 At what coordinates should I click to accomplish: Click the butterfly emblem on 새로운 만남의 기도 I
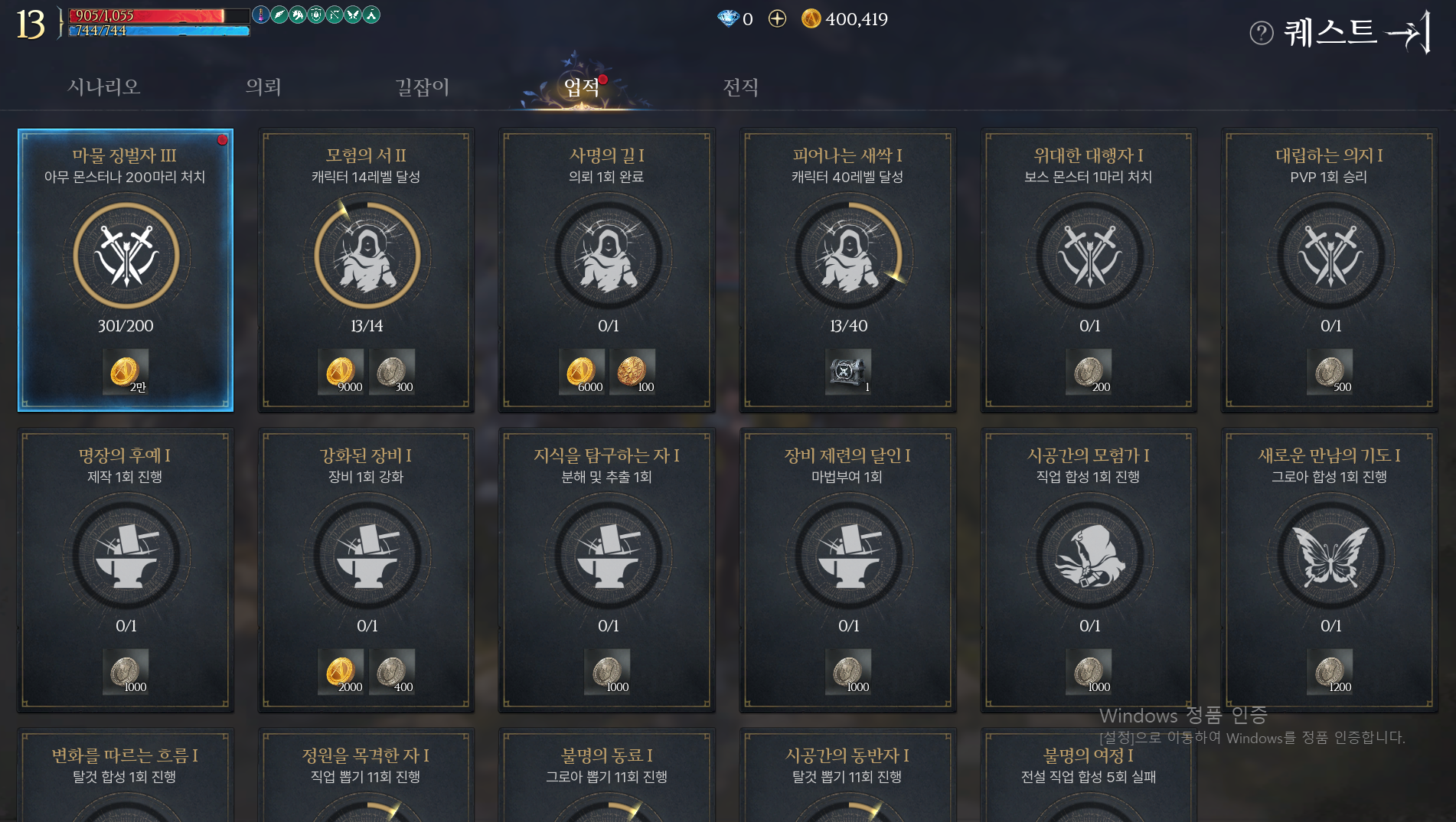click(1332, 557)
